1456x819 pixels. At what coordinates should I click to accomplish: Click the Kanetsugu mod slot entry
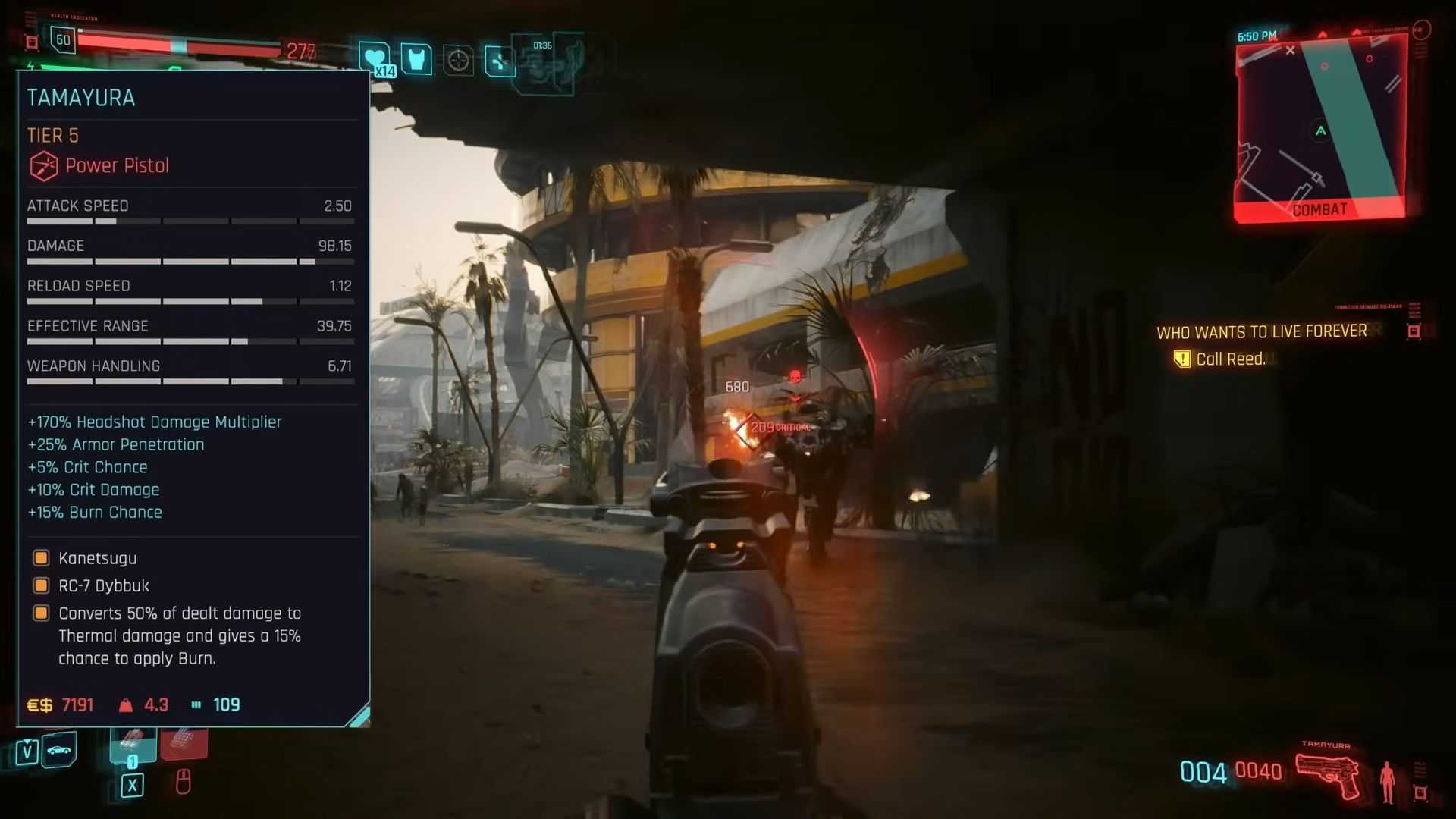tap(98, 558)
